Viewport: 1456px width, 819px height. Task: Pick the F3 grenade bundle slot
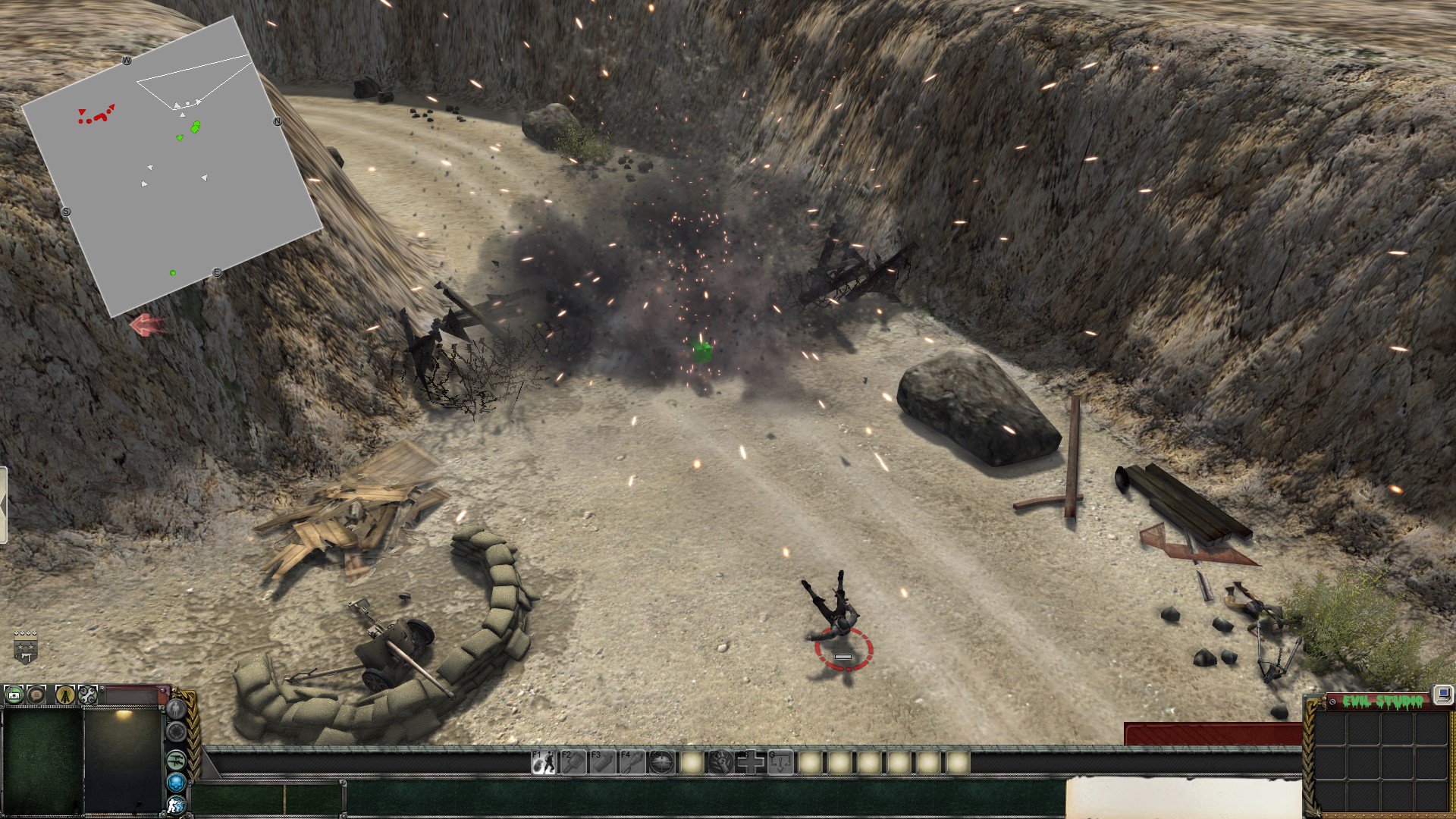(602, 761)
